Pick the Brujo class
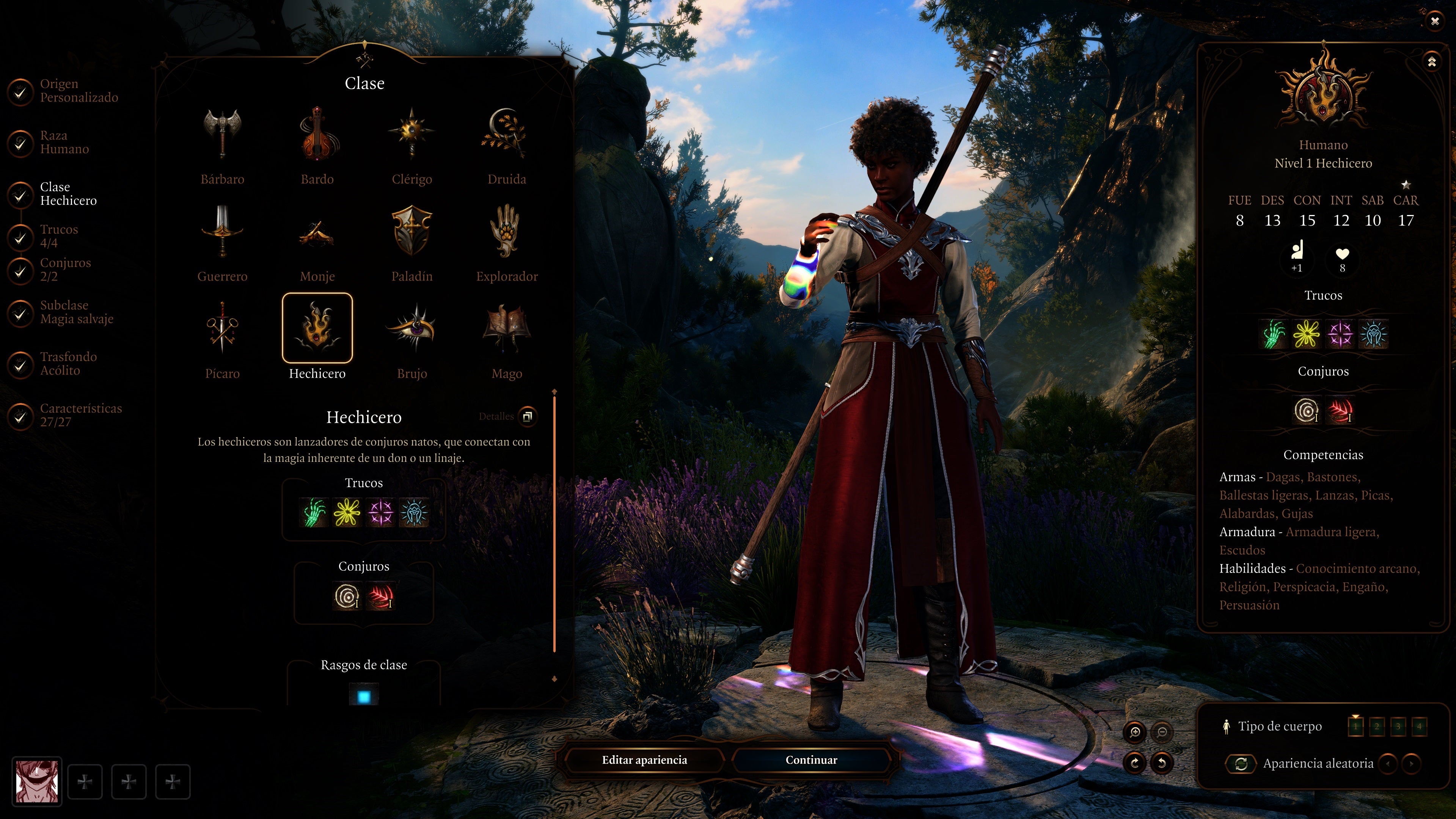The height and width of the screenshot is (819, 1456). [x=412, y=329]
